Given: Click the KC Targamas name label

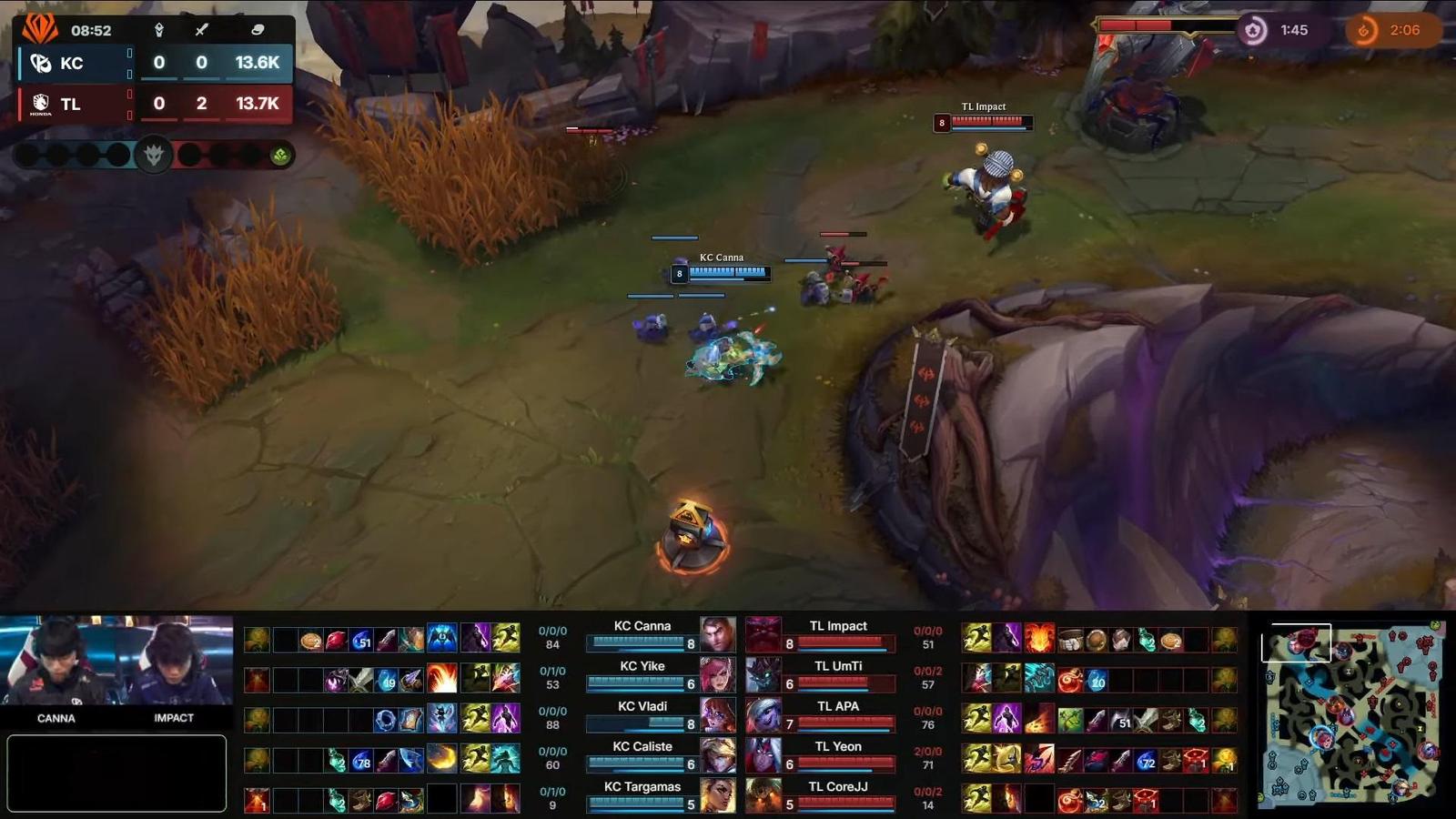Looking at the screenshot, I should (642, 786).
